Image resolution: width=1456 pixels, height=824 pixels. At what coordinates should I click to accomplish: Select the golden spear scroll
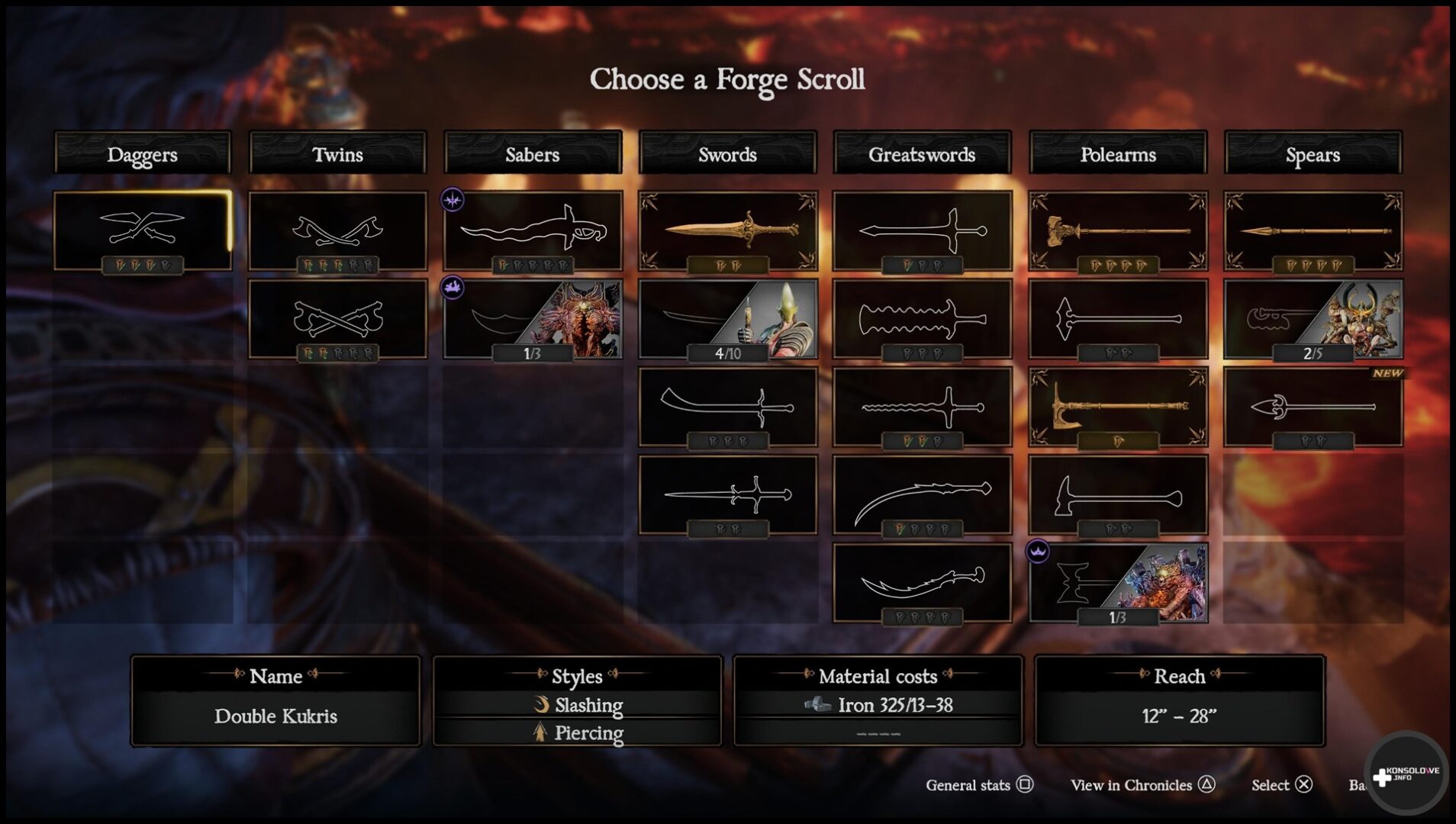coord(1313,230)
